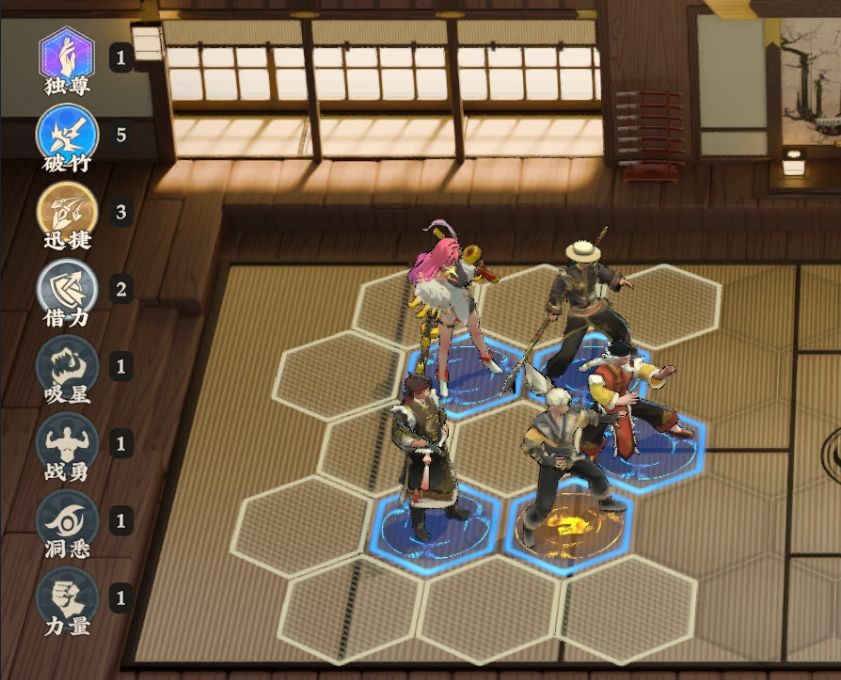
Task: Pick the red-robed unit on its hex
Action: 630,400
